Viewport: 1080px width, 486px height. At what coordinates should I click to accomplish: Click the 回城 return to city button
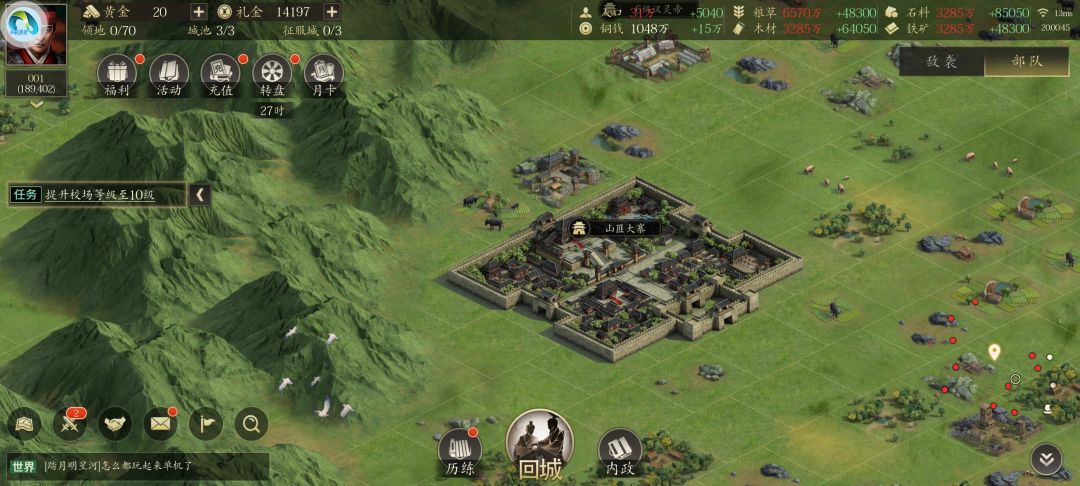(x=540, y=445)
